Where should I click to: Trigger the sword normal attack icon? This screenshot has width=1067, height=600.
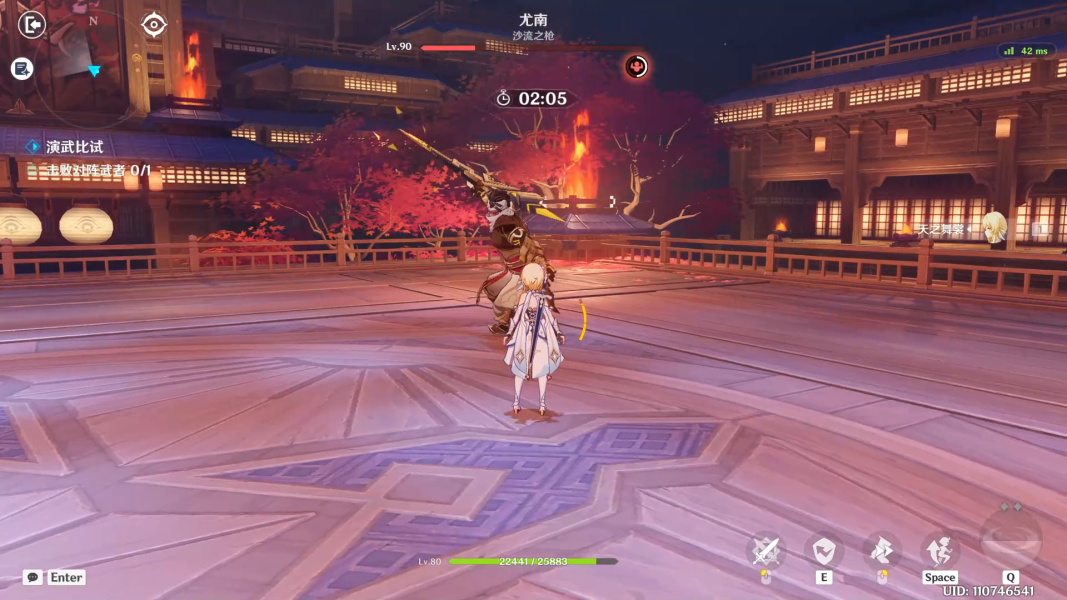coord(766,550)
